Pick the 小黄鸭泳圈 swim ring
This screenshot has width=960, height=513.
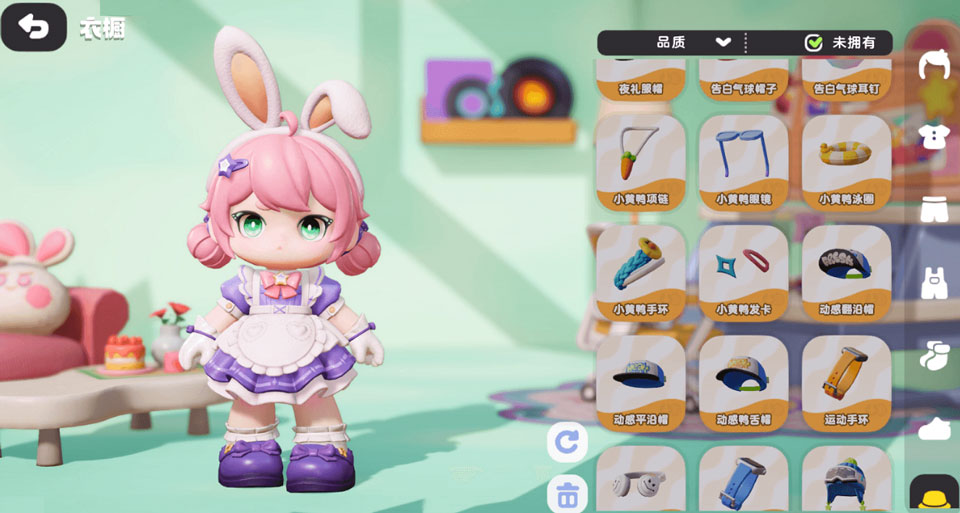click(x=846, y=160)
